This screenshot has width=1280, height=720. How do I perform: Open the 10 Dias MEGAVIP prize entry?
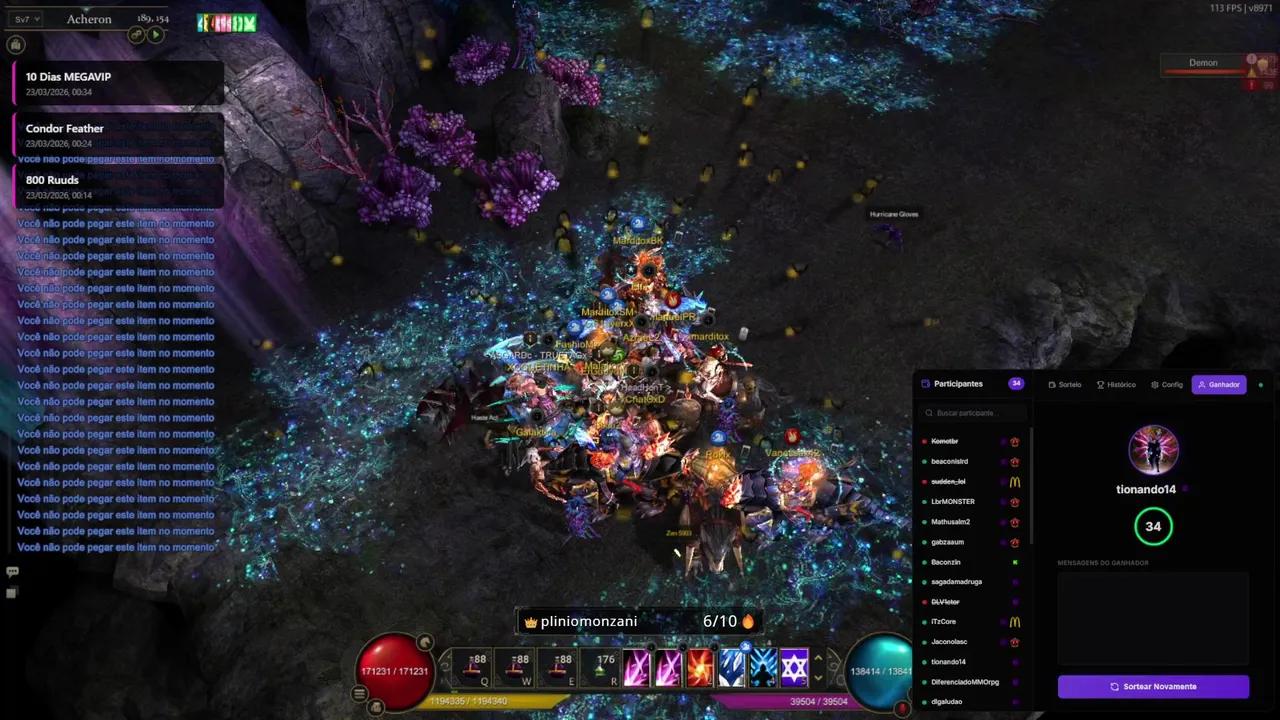tap(118, 83)
